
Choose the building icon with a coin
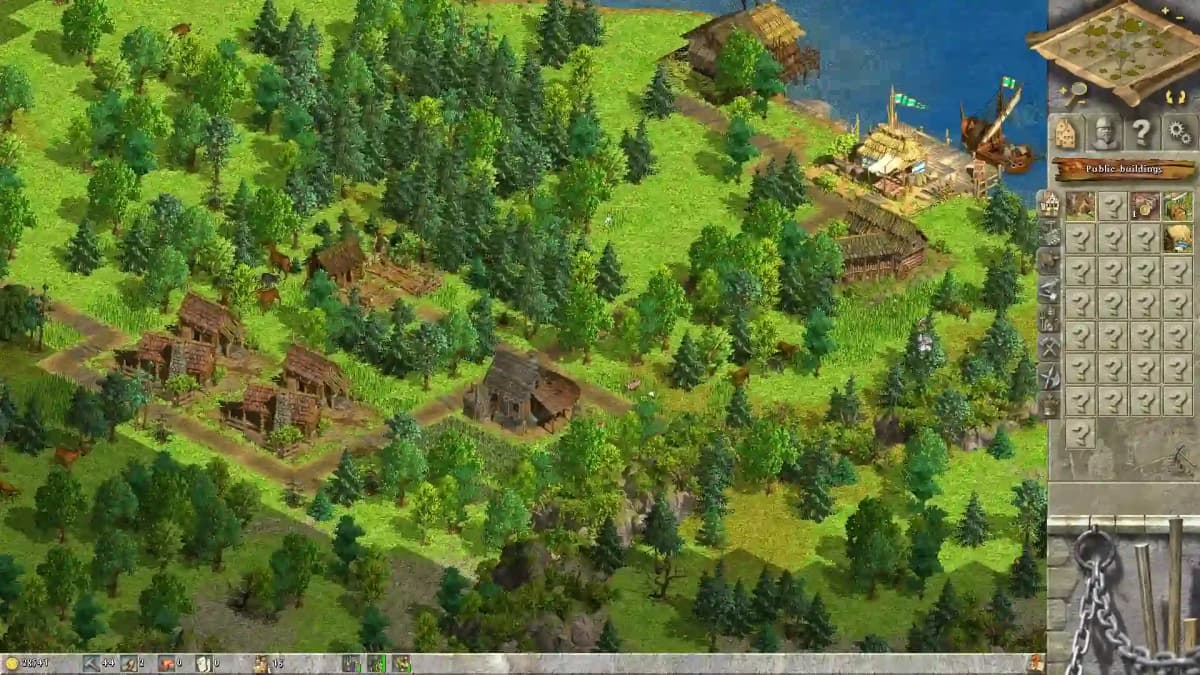(1145, 206)
